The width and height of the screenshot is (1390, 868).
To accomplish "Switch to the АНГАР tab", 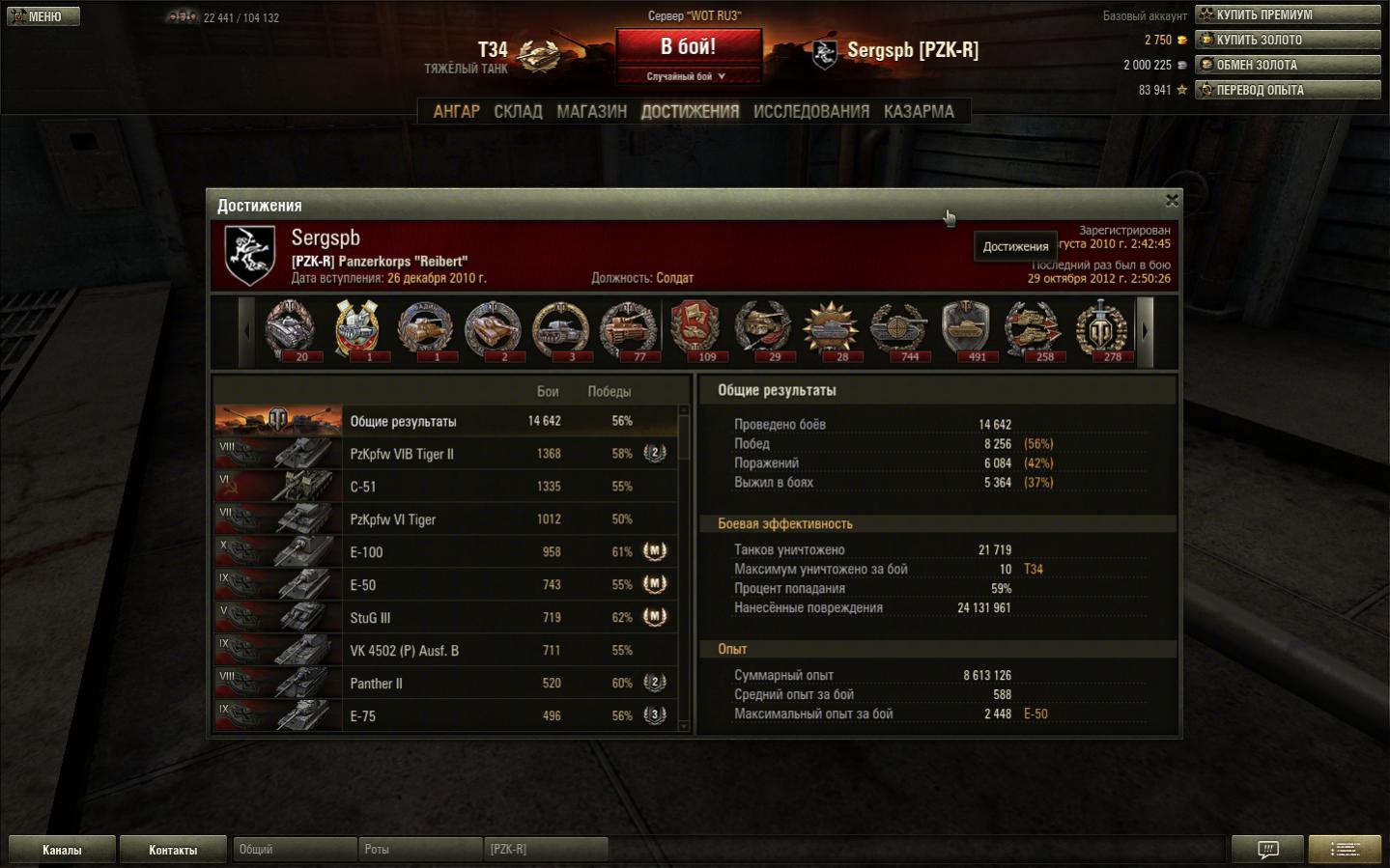I will (x=456, y=112).
